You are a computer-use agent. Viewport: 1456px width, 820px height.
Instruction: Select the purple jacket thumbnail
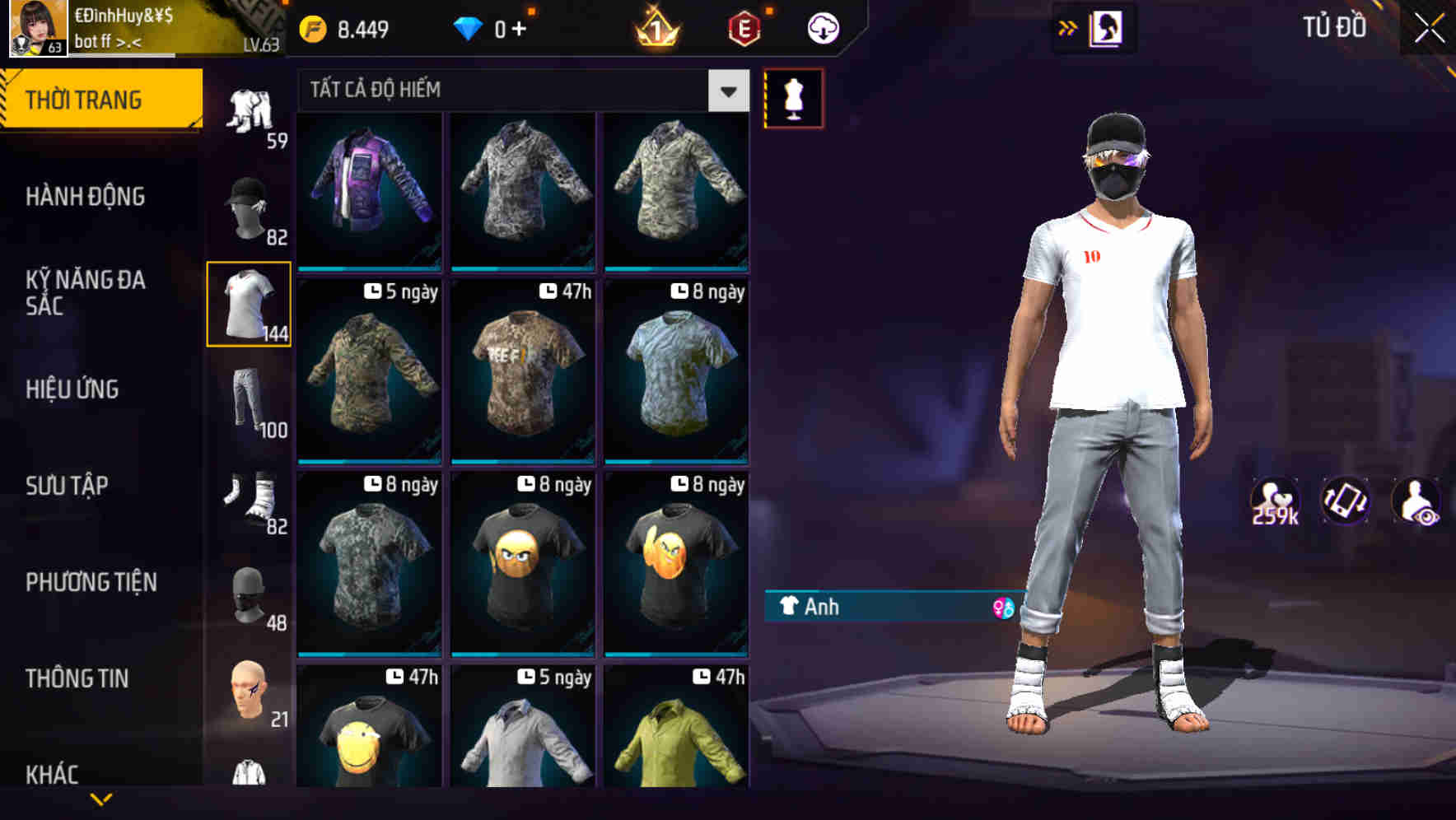[x=370, y=191]
